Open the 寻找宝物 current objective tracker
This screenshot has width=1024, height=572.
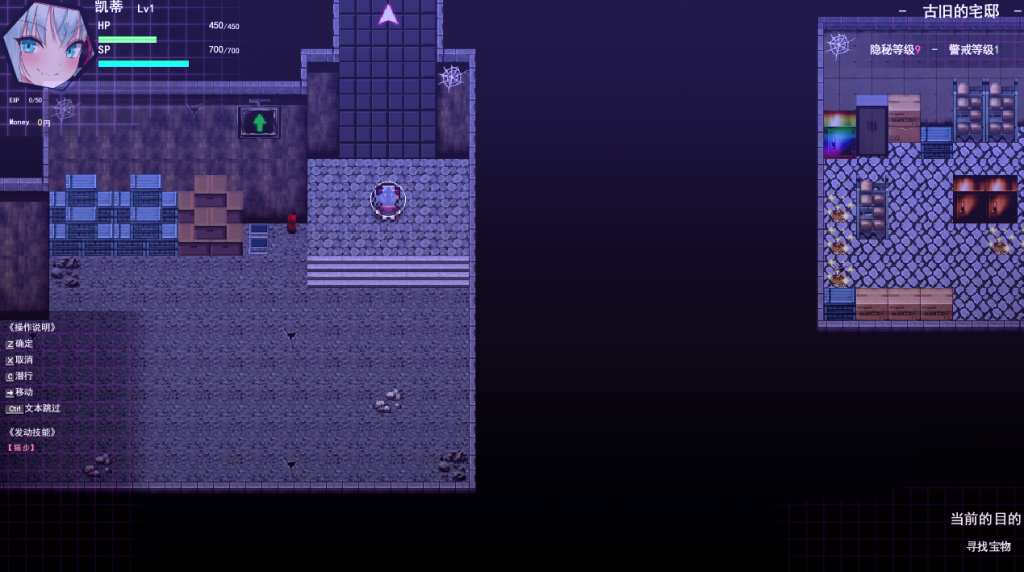click(x=988, y=546)
